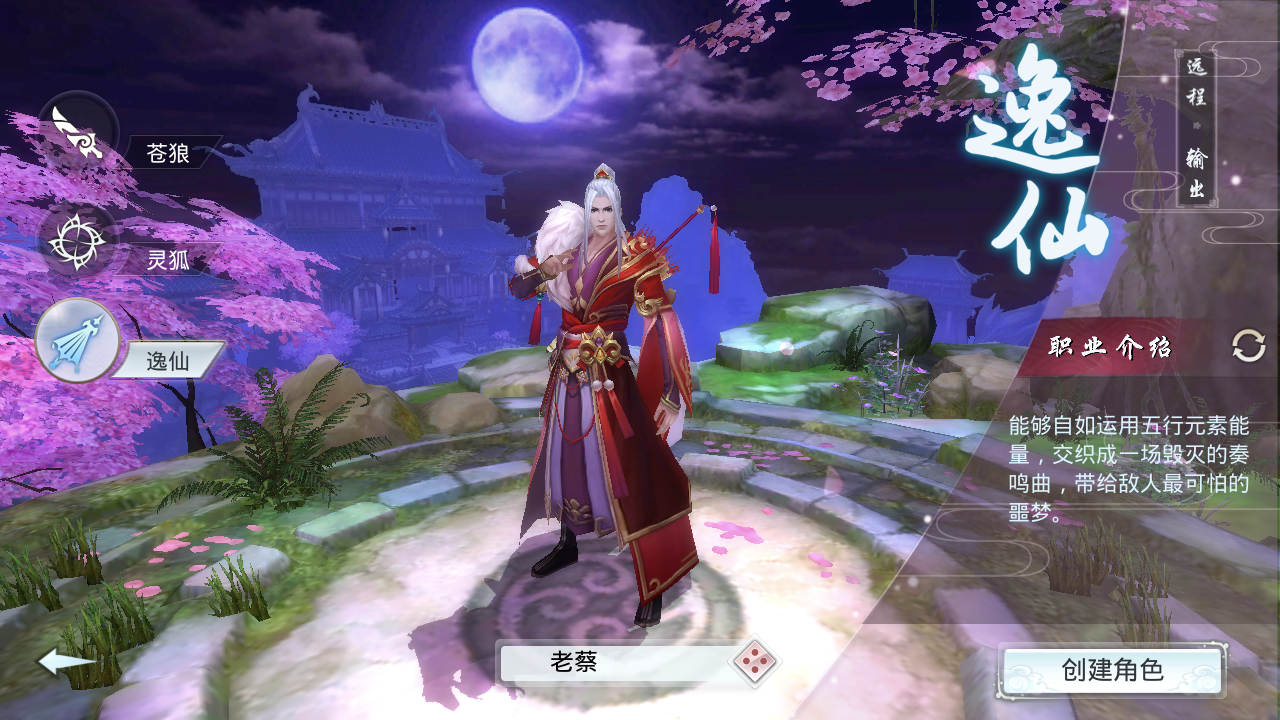Create the character with 创建角色
This screenshot has width=1280, height=720.
point(1112,669)
